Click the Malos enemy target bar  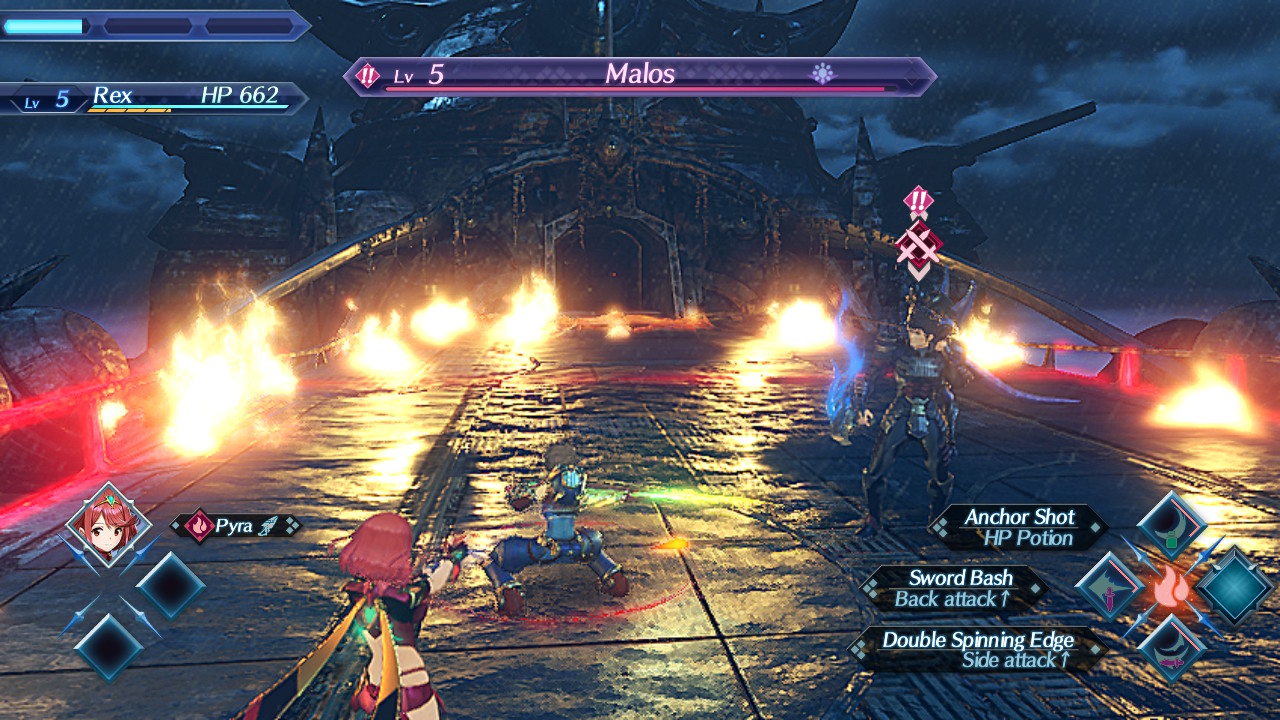640,76
